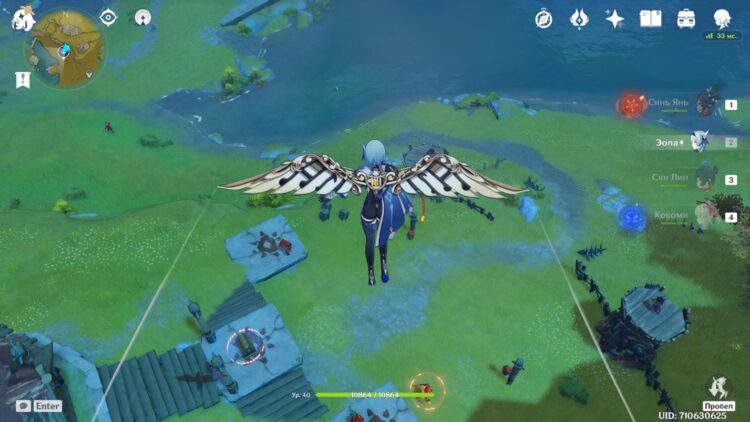Open the inventory backpack icon
750x422 pixels.
click(x=686, y=18)
